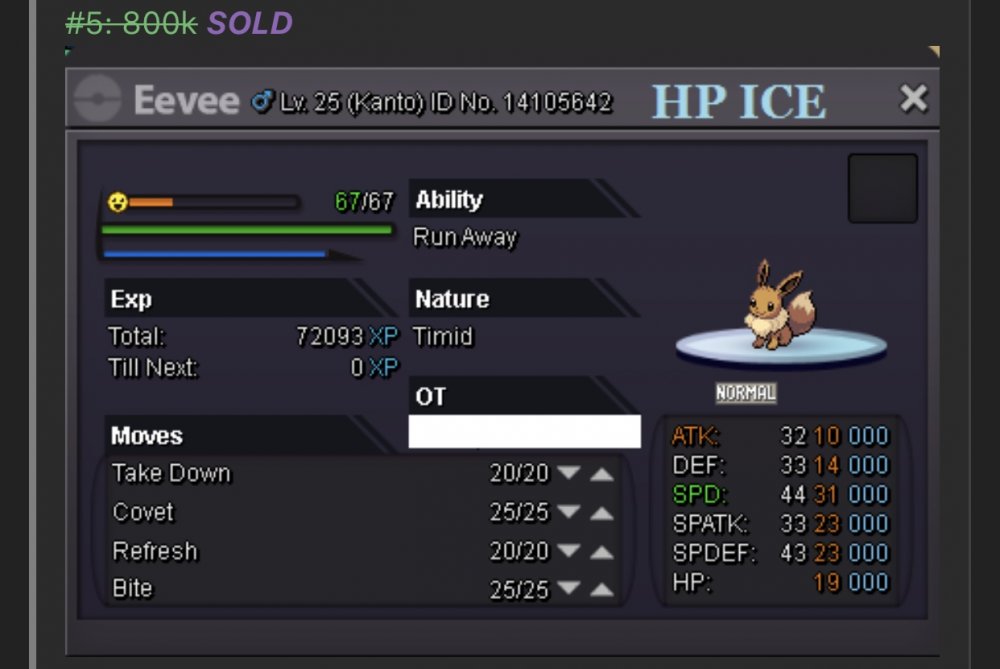This screenshot has height=669, width=1000.
Task: Move Take Down up in move order
Action: click(601, 474)
